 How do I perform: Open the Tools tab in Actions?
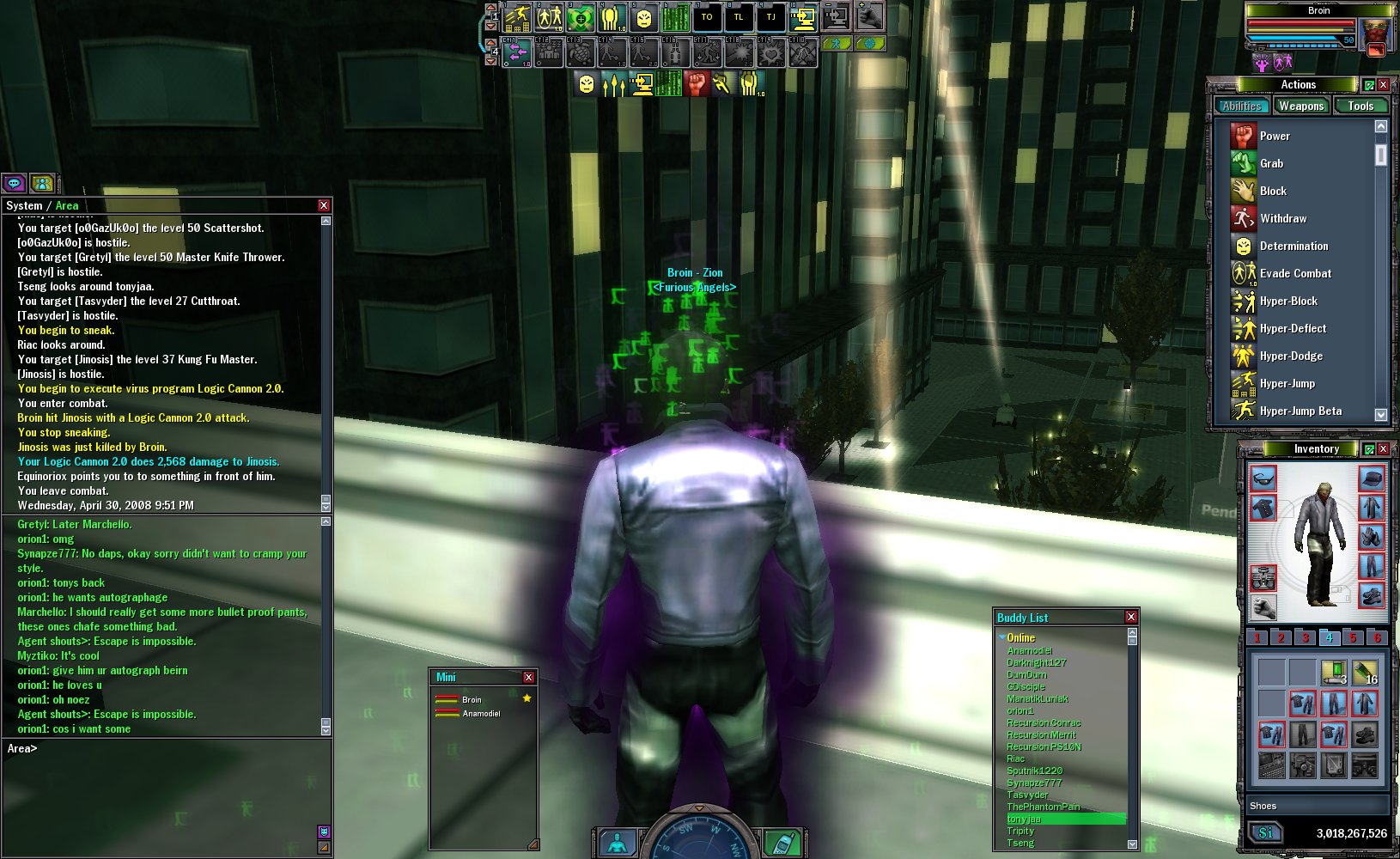click(x=1360, y=107)
